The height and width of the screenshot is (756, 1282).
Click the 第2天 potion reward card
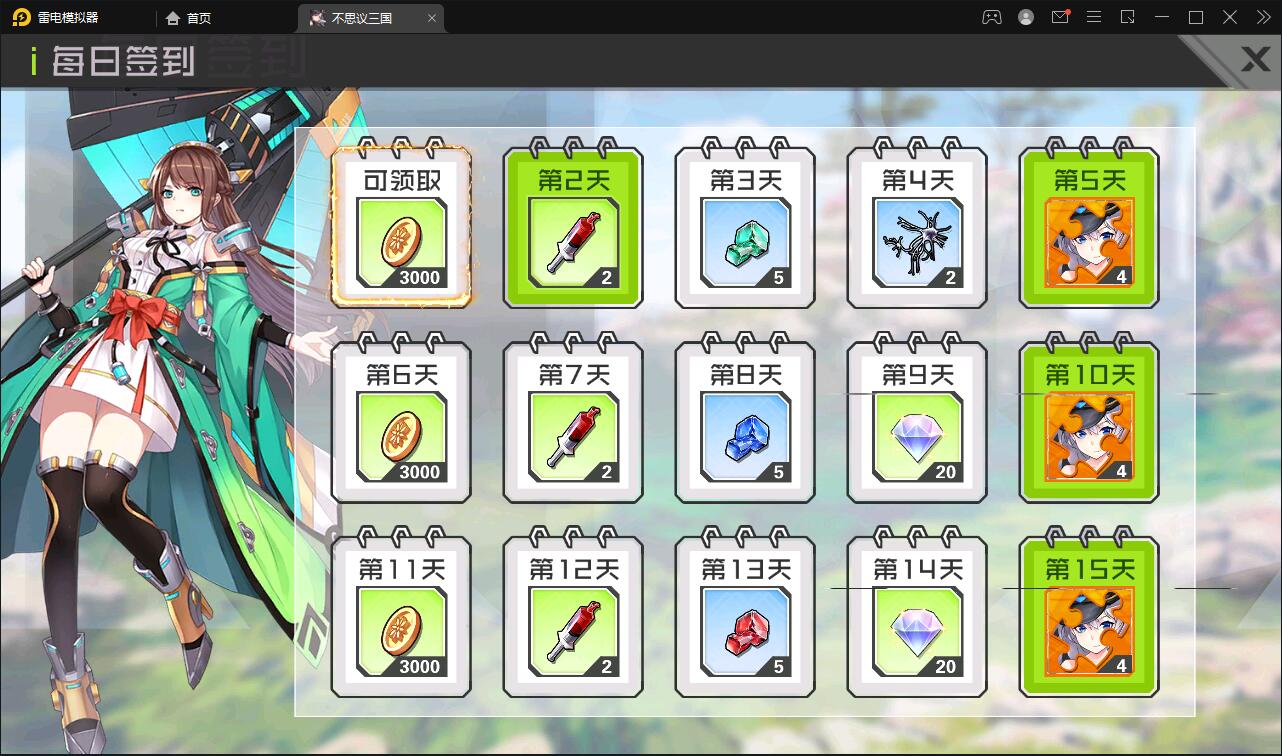(x=572, y=225)
